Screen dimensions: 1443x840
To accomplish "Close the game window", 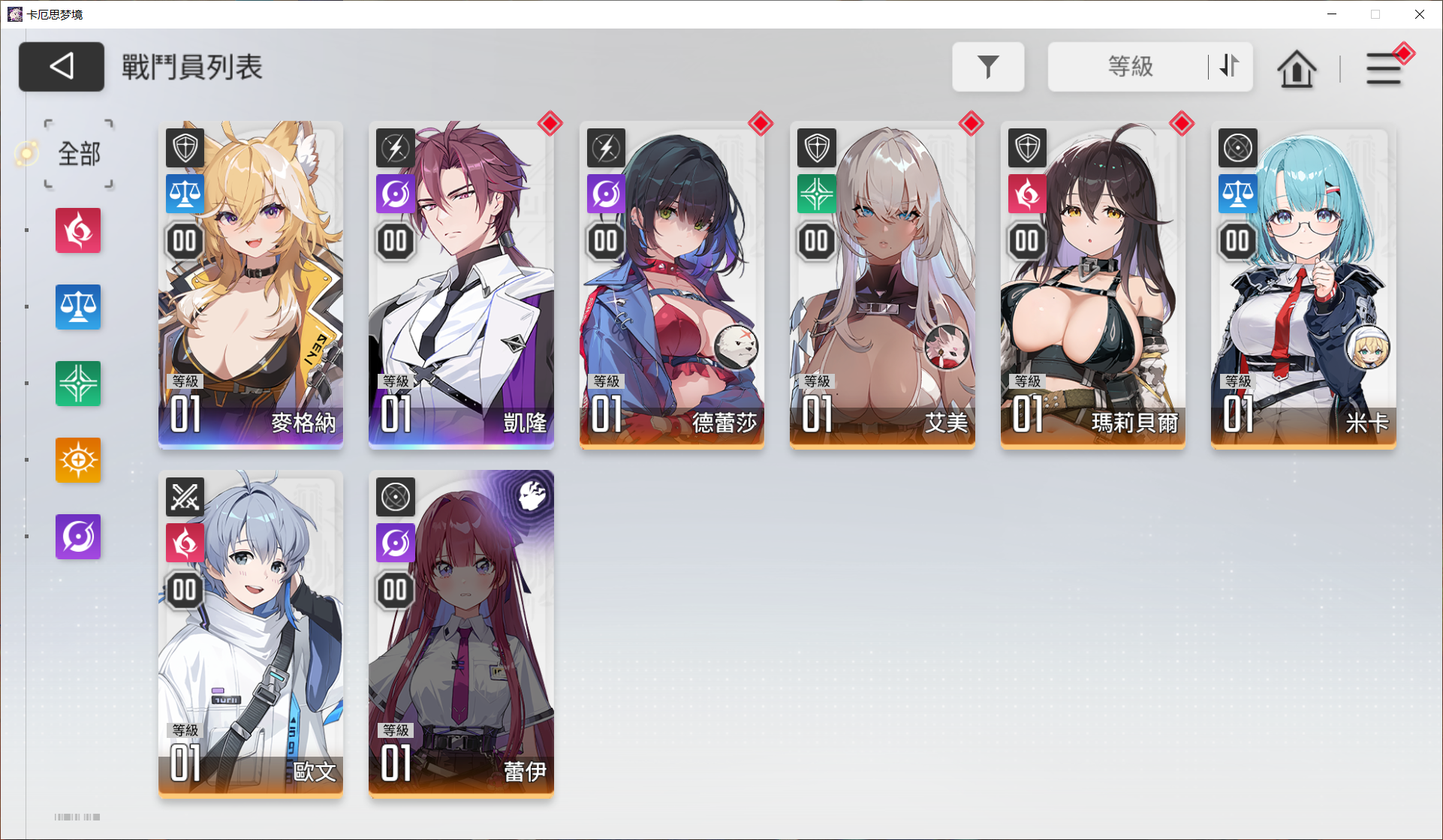I will tap(1419, 14).
